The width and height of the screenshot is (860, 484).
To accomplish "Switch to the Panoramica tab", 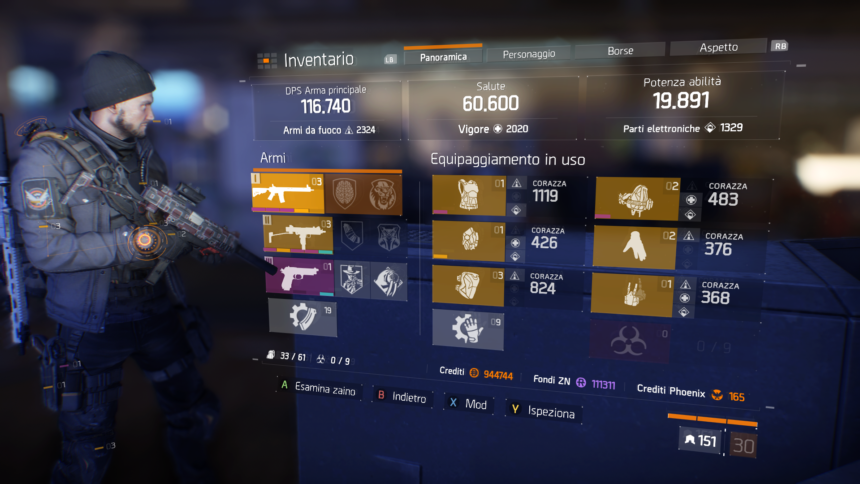I will [443, 56].
